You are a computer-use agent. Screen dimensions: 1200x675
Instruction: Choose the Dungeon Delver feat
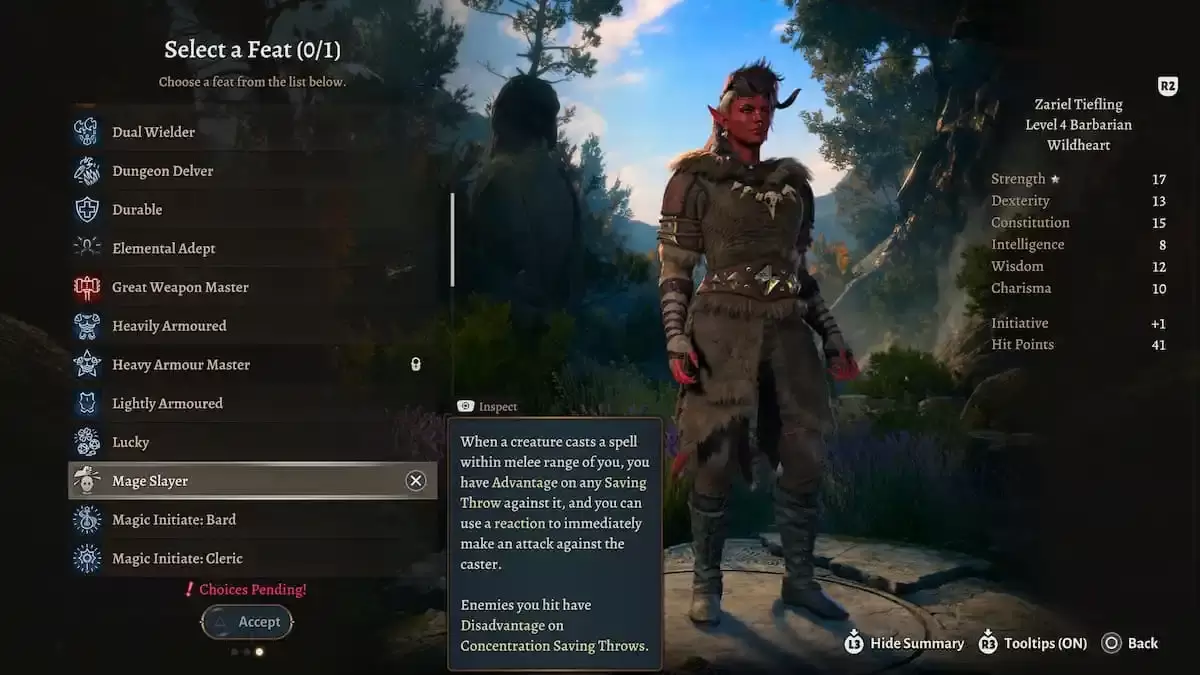point(162,171)
